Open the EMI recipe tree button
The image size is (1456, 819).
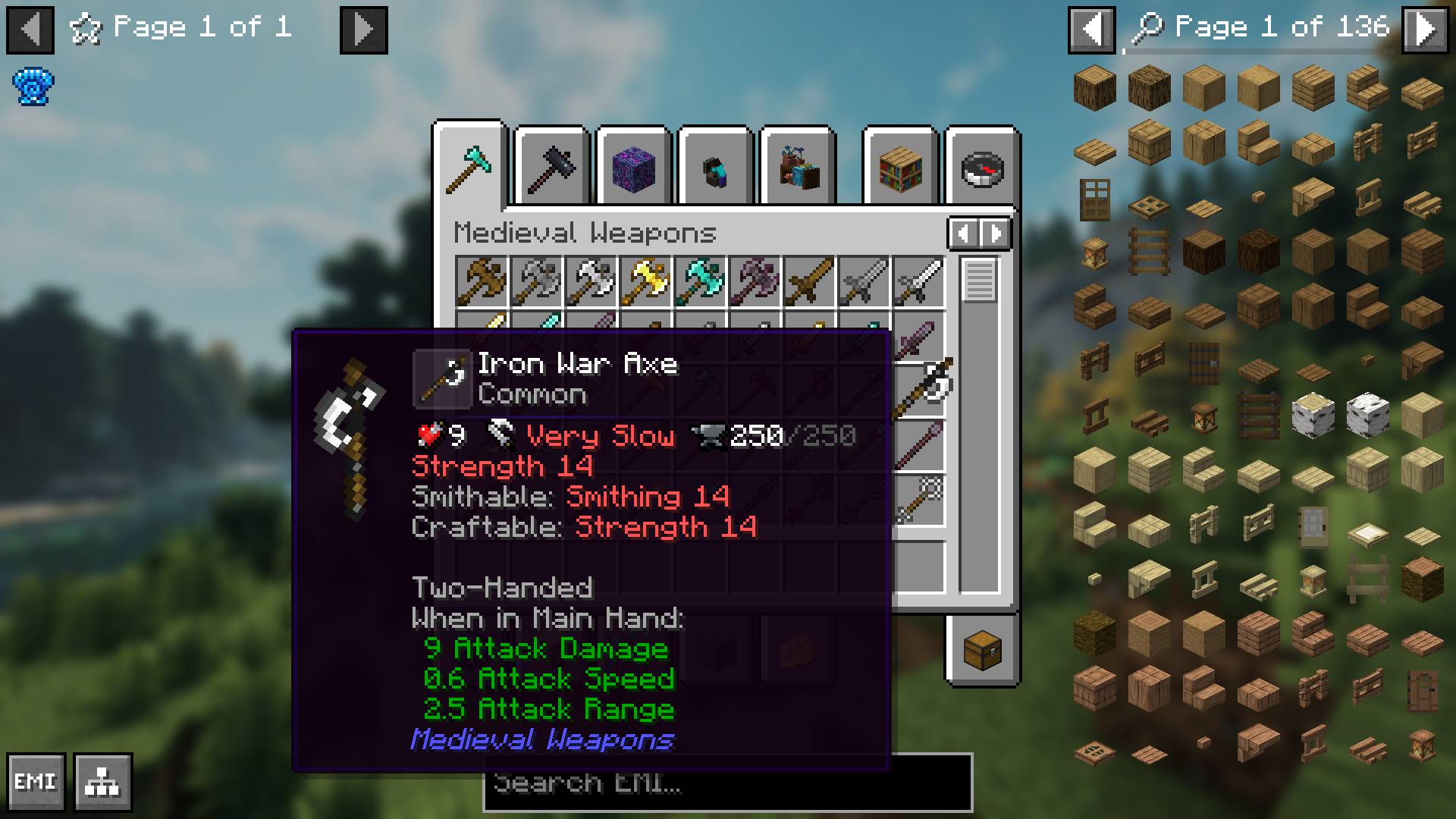(x=103, y=782)
